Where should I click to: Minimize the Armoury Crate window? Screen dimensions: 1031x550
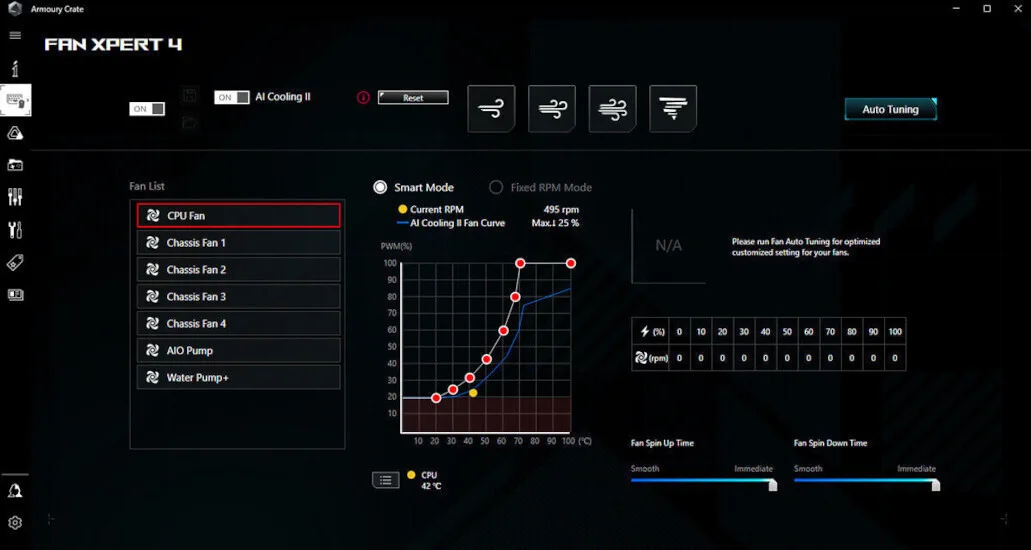[958, 9]
